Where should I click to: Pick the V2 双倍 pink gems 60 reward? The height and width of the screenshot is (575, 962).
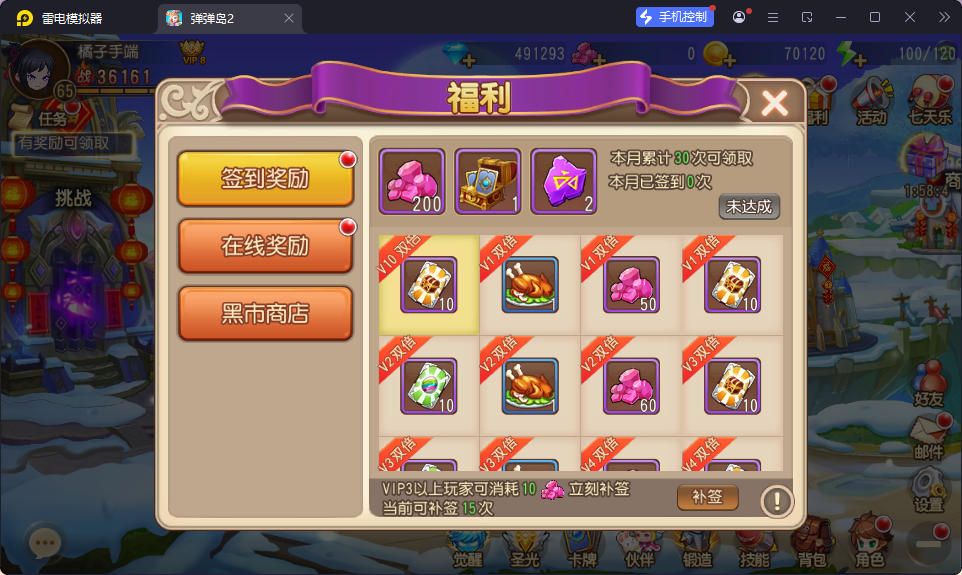(631, 386)
